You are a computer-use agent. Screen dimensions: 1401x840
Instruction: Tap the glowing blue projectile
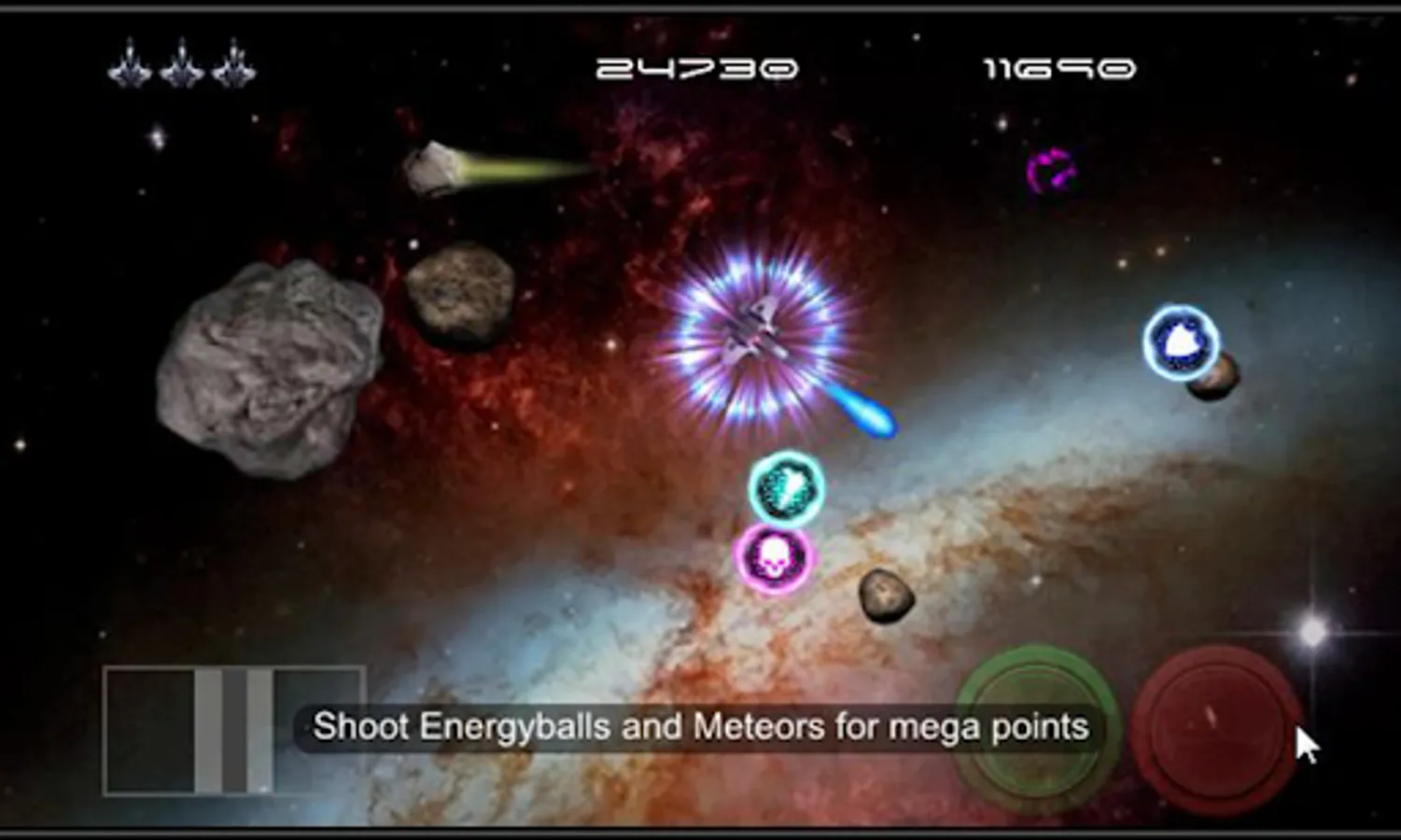coord(866,414)
